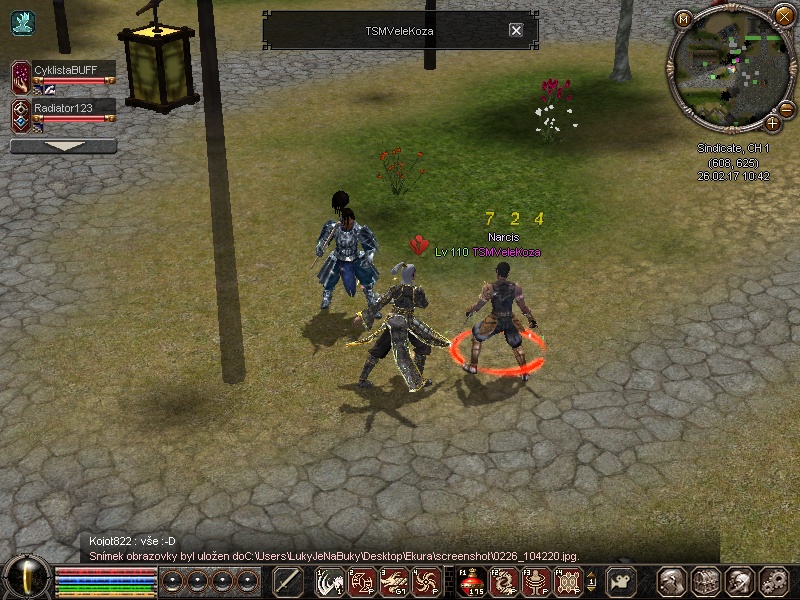The width and height of the screenshot is (800, 600).
Task: Zoom in the minimap with plus button
Action: (772, 124)
